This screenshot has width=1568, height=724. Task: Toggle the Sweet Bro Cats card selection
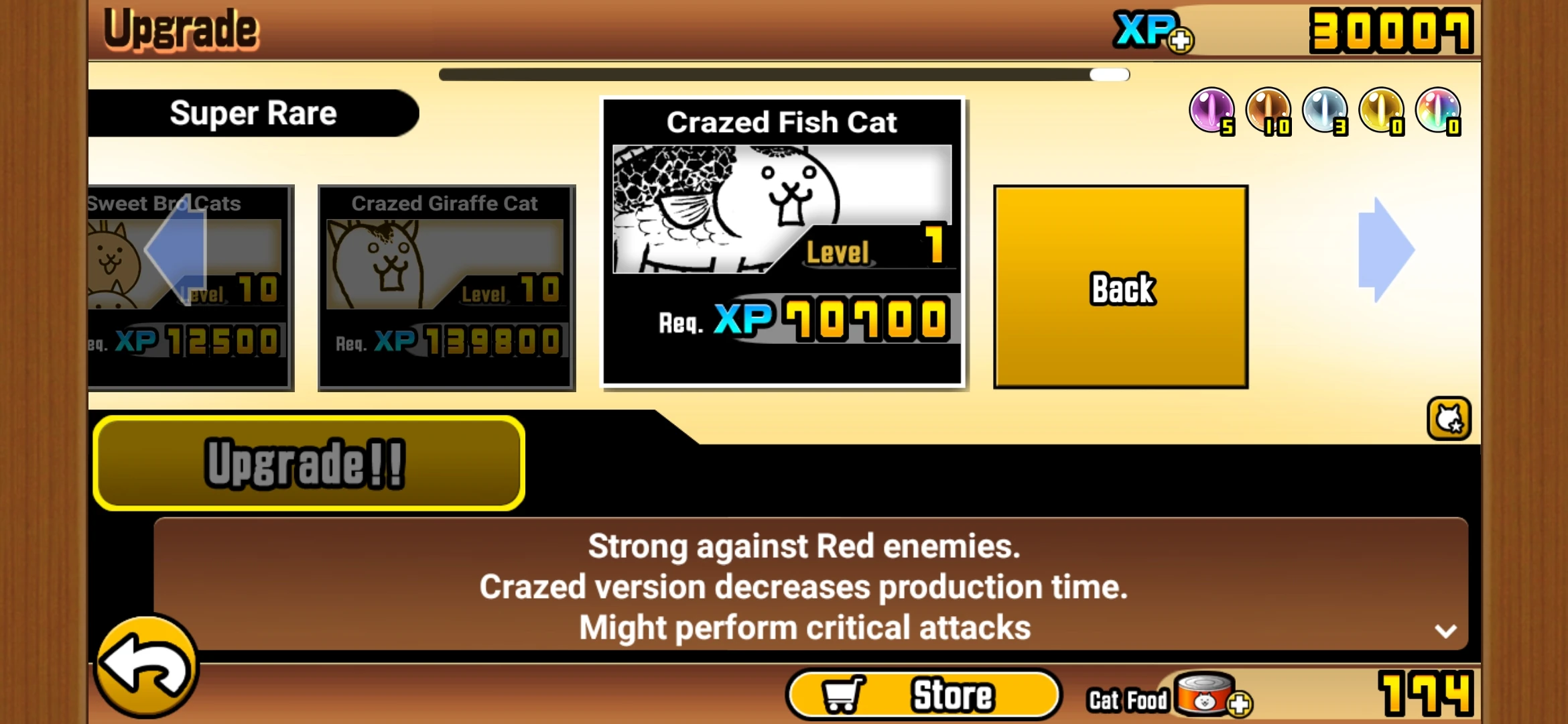(x=188, y=288)
